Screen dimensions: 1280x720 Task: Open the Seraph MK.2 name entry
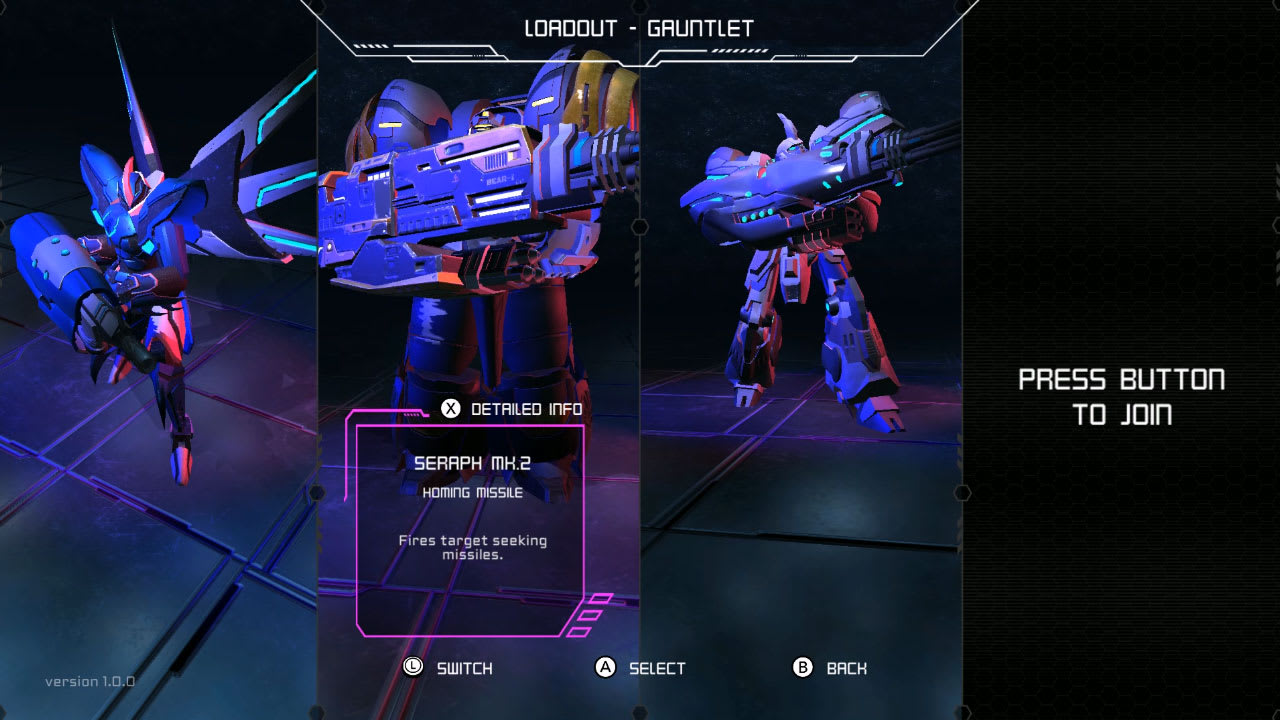pos(473,465)
